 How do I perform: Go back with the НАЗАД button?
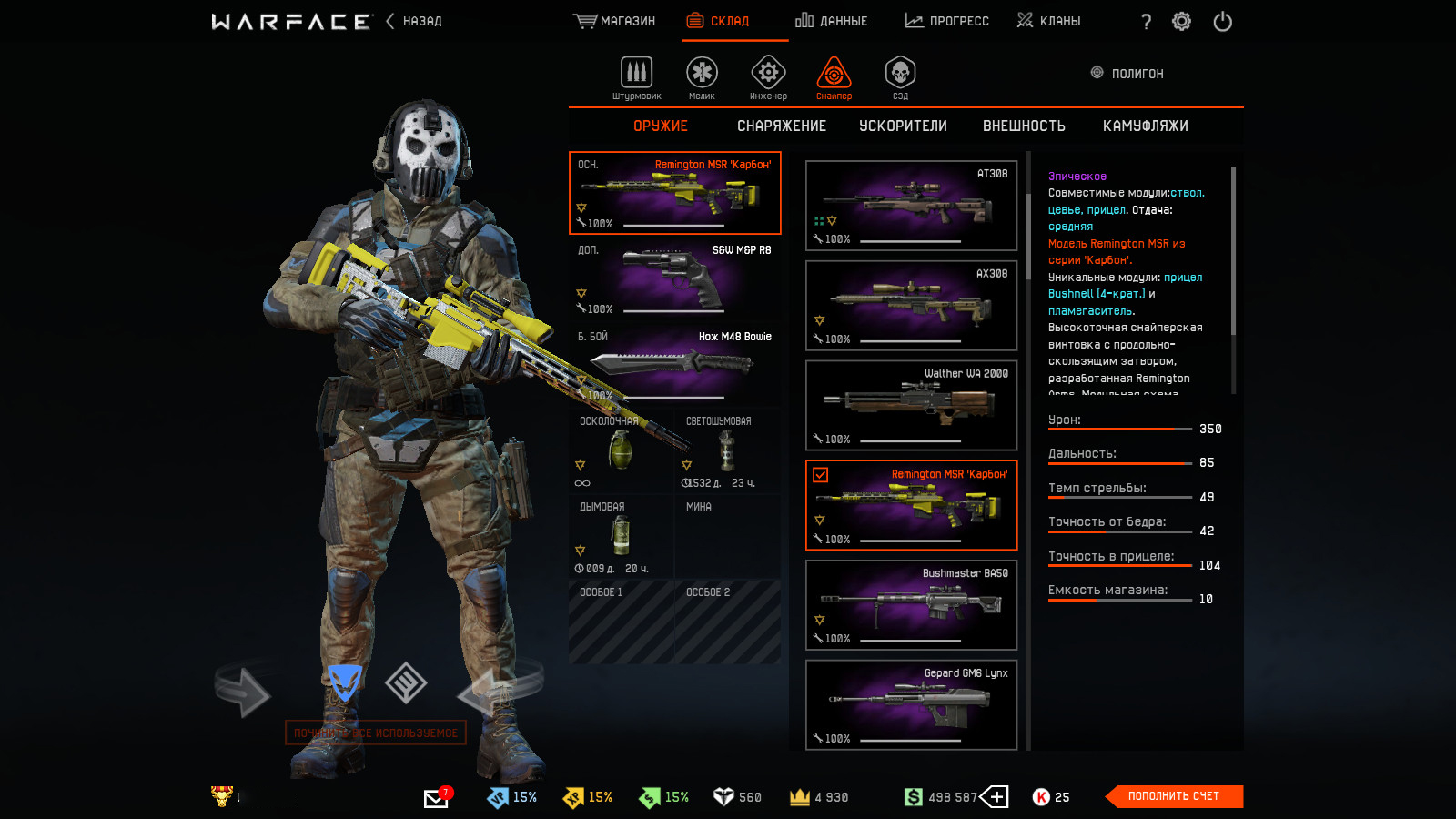coord(414,21)
